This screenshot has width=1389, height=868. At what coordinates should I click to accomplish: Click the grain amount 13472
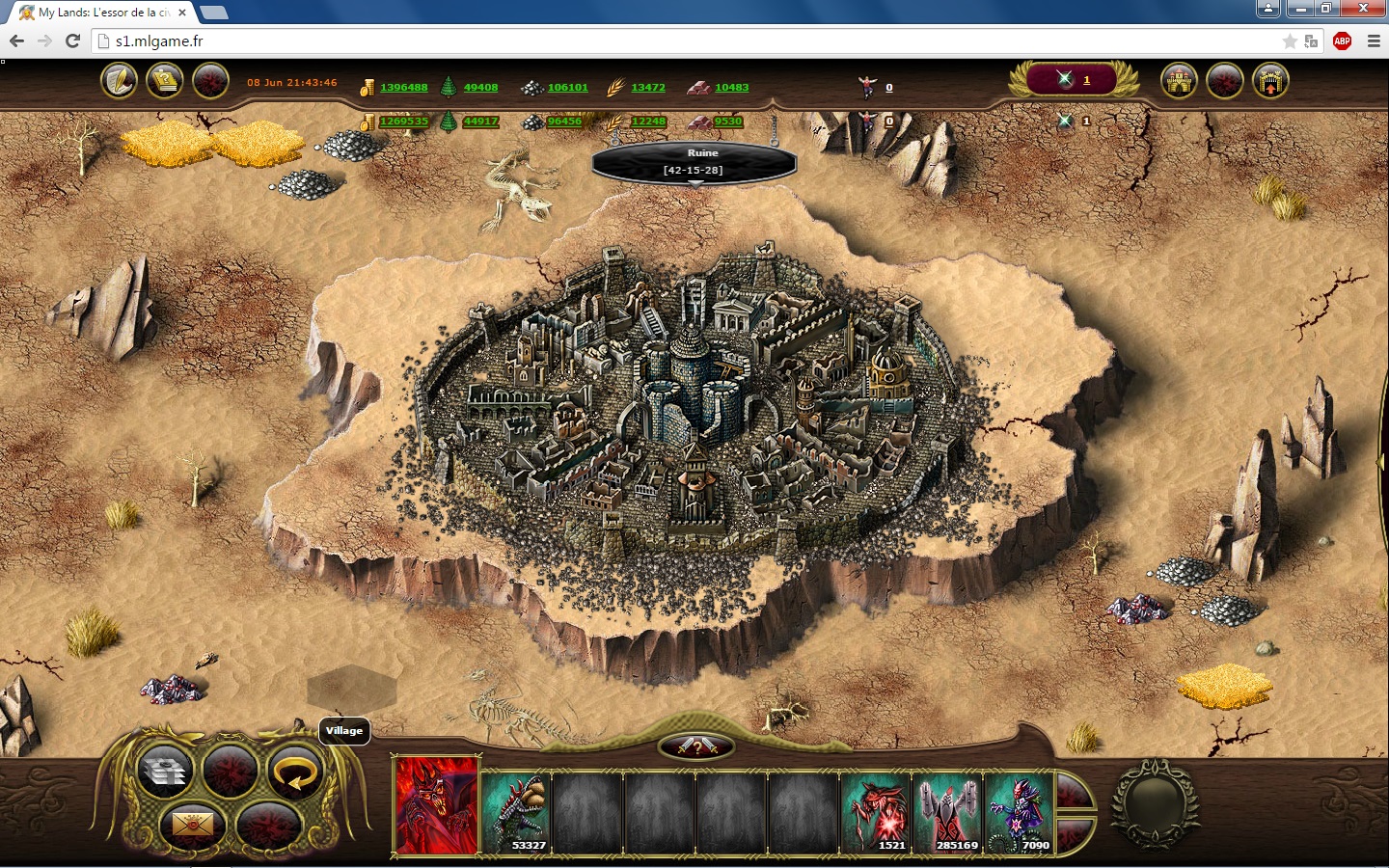tap(648, 88)
